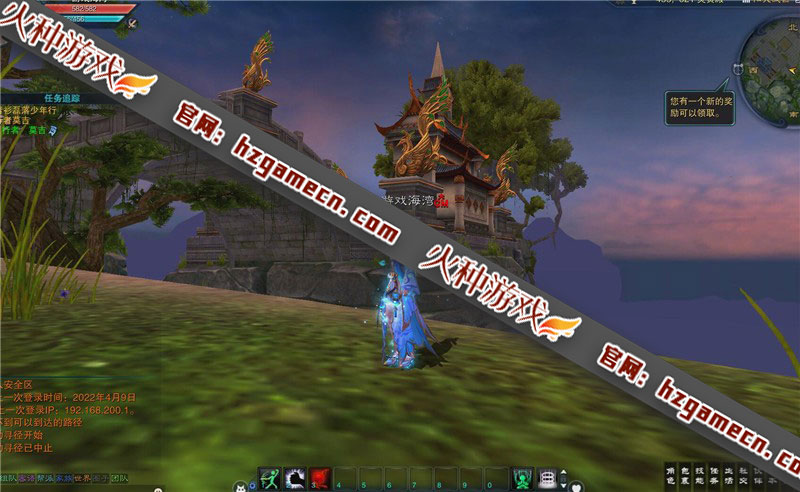Use the white swirl skill in slot 2
Image resolution: width=800 pixels, height=492 pixels.
(x=295, y=477)
